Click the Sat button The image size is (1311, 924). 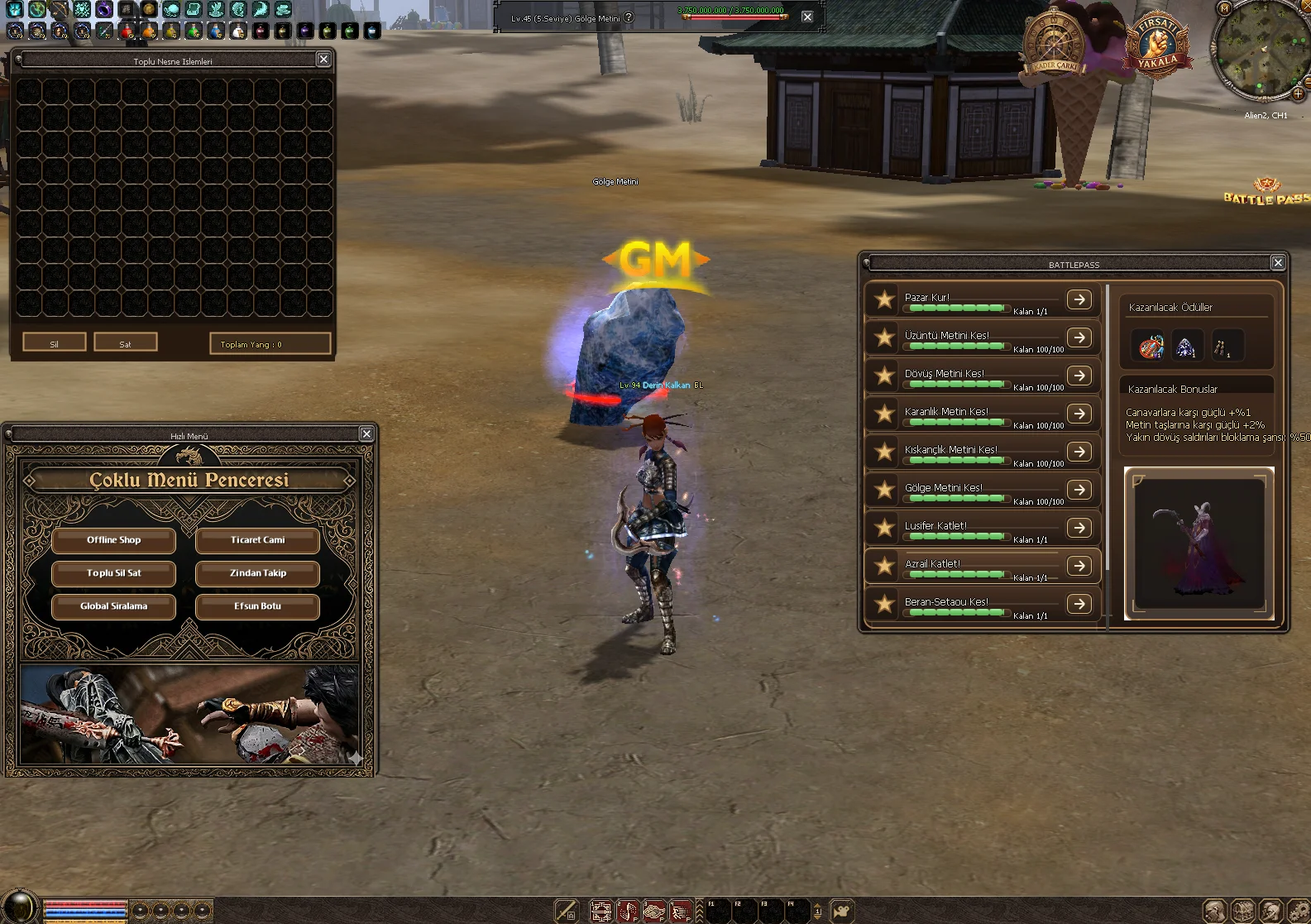point(125,343)
